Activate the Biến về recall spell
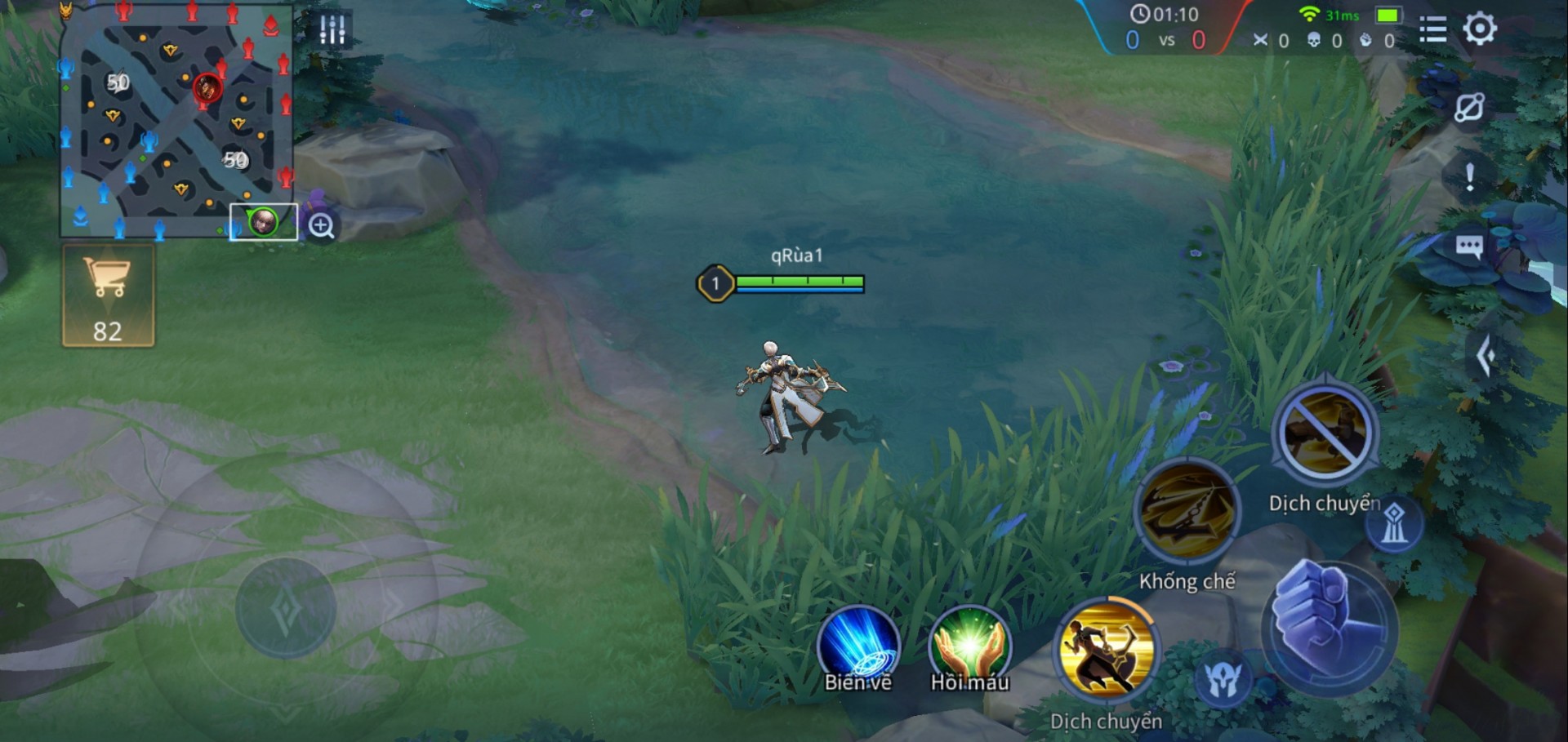The height and width of the screenshot is (742, 1568). [858, 647]
